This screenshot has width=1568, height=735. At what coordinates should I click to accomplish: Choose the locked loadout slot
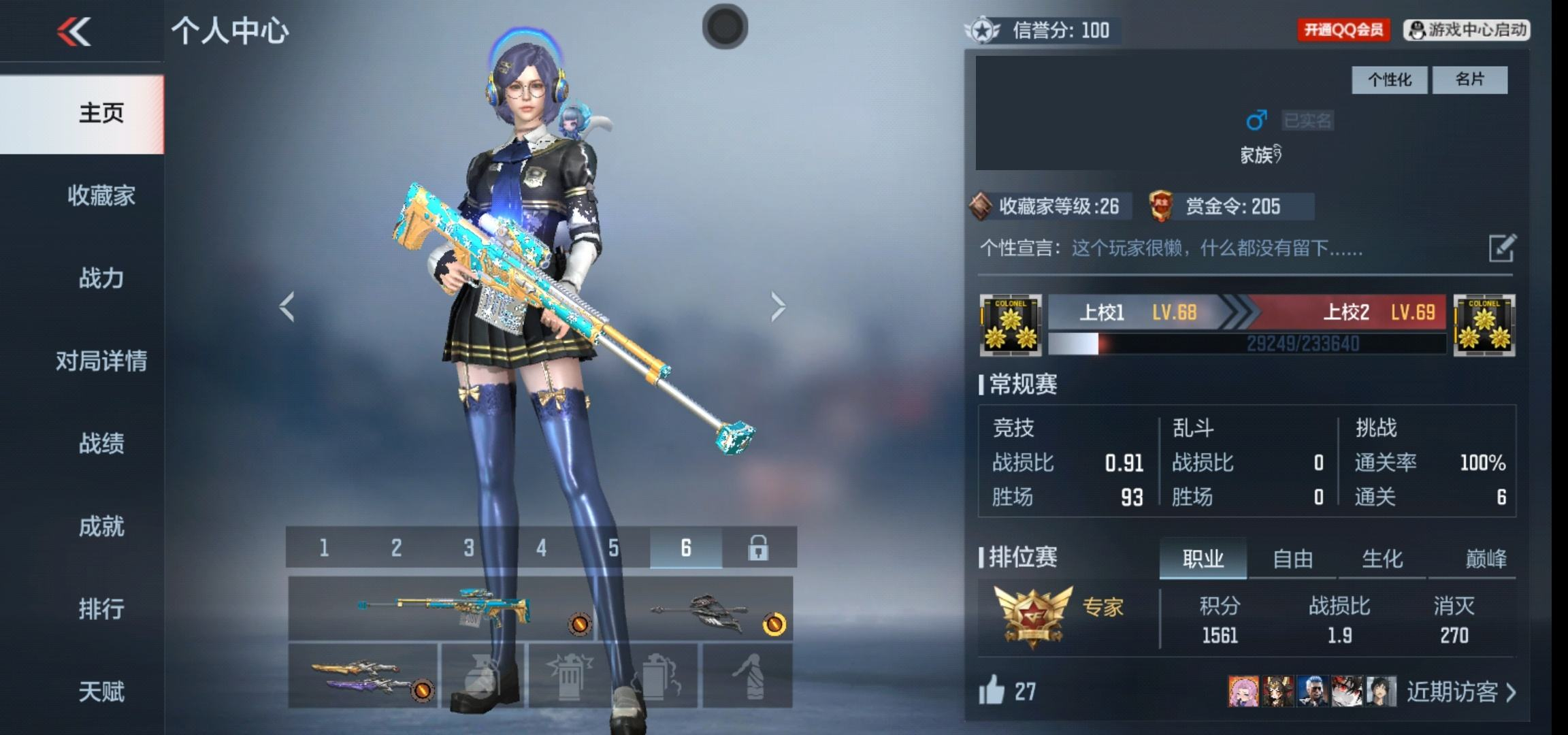758,548
